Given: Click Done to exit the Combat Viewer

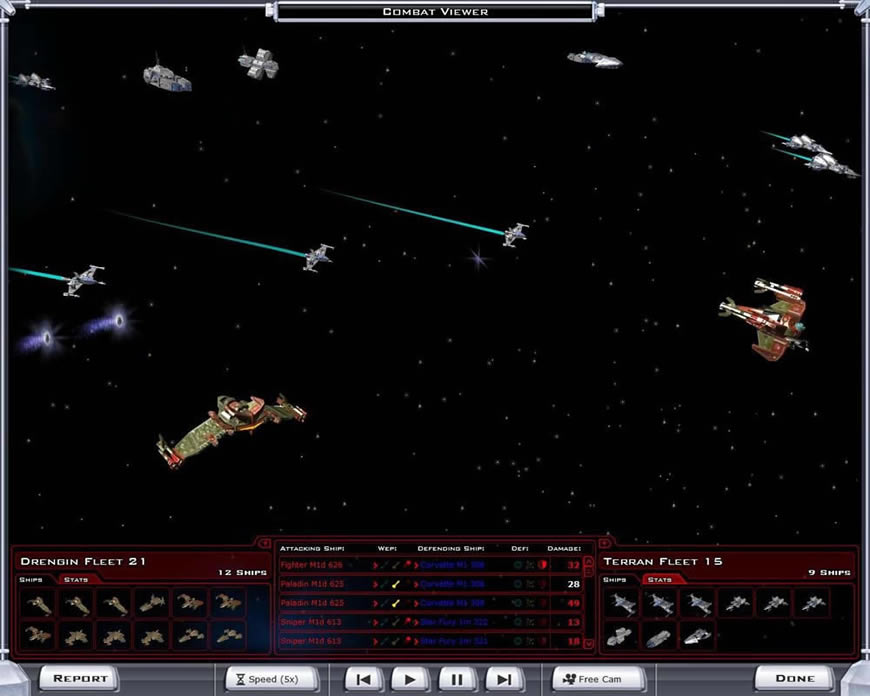Looking at the screenshot, I should pos(795,678).
